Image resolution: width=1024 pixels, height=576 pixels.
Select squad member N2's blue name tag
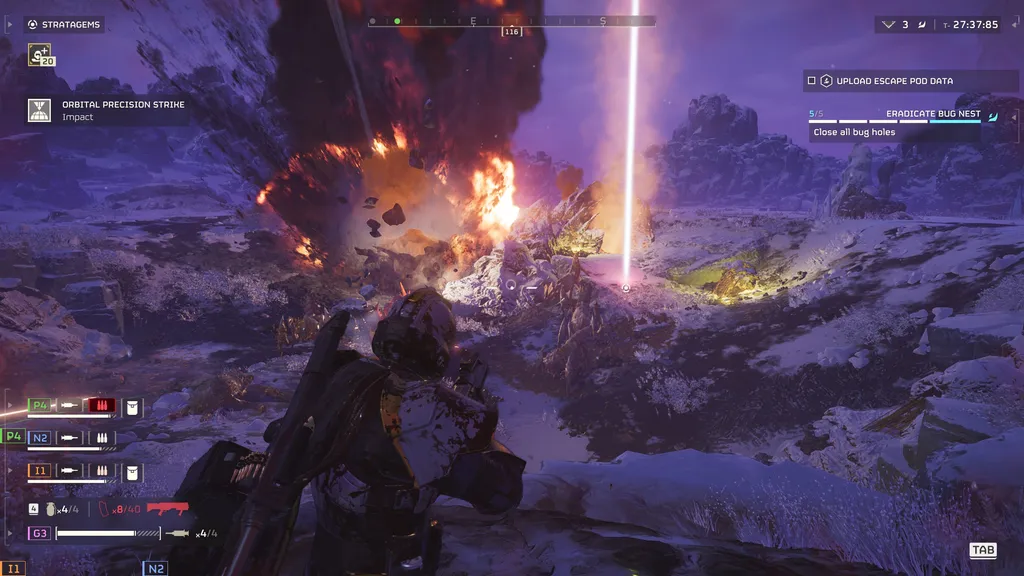(x=40, y=437)
